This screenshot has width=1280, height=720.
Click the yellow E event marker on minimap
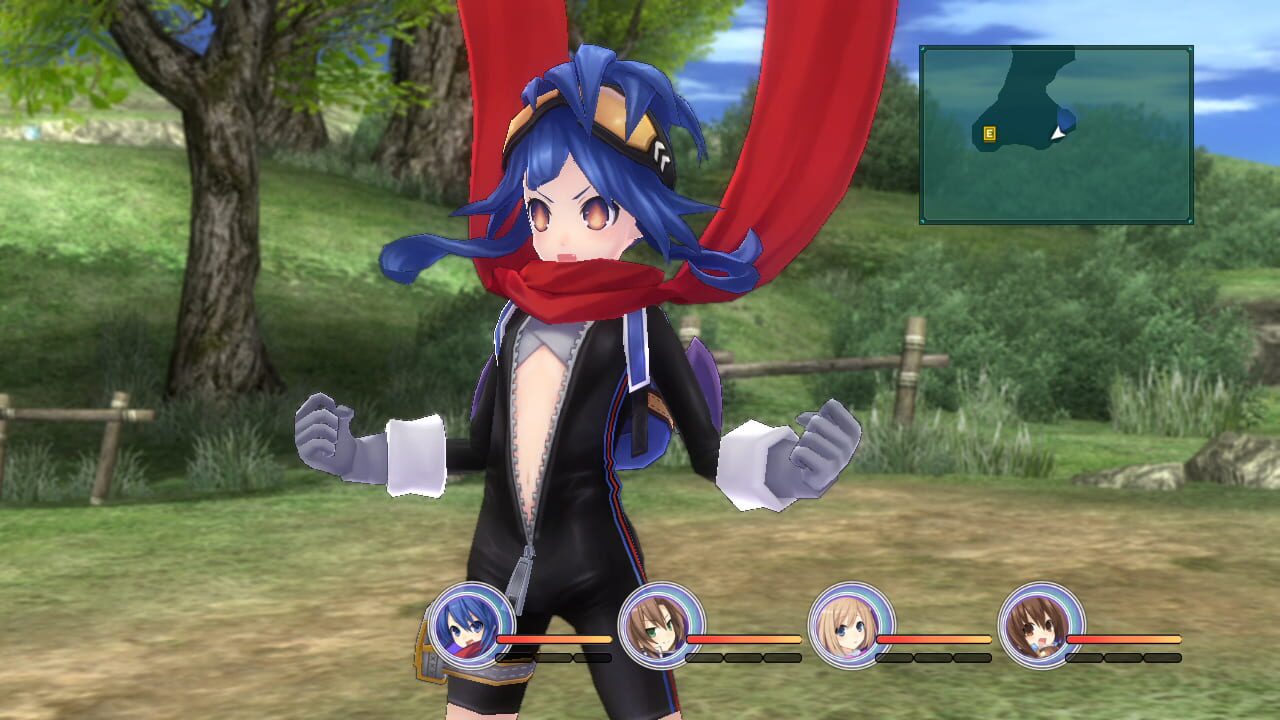[x=990, y=134]
